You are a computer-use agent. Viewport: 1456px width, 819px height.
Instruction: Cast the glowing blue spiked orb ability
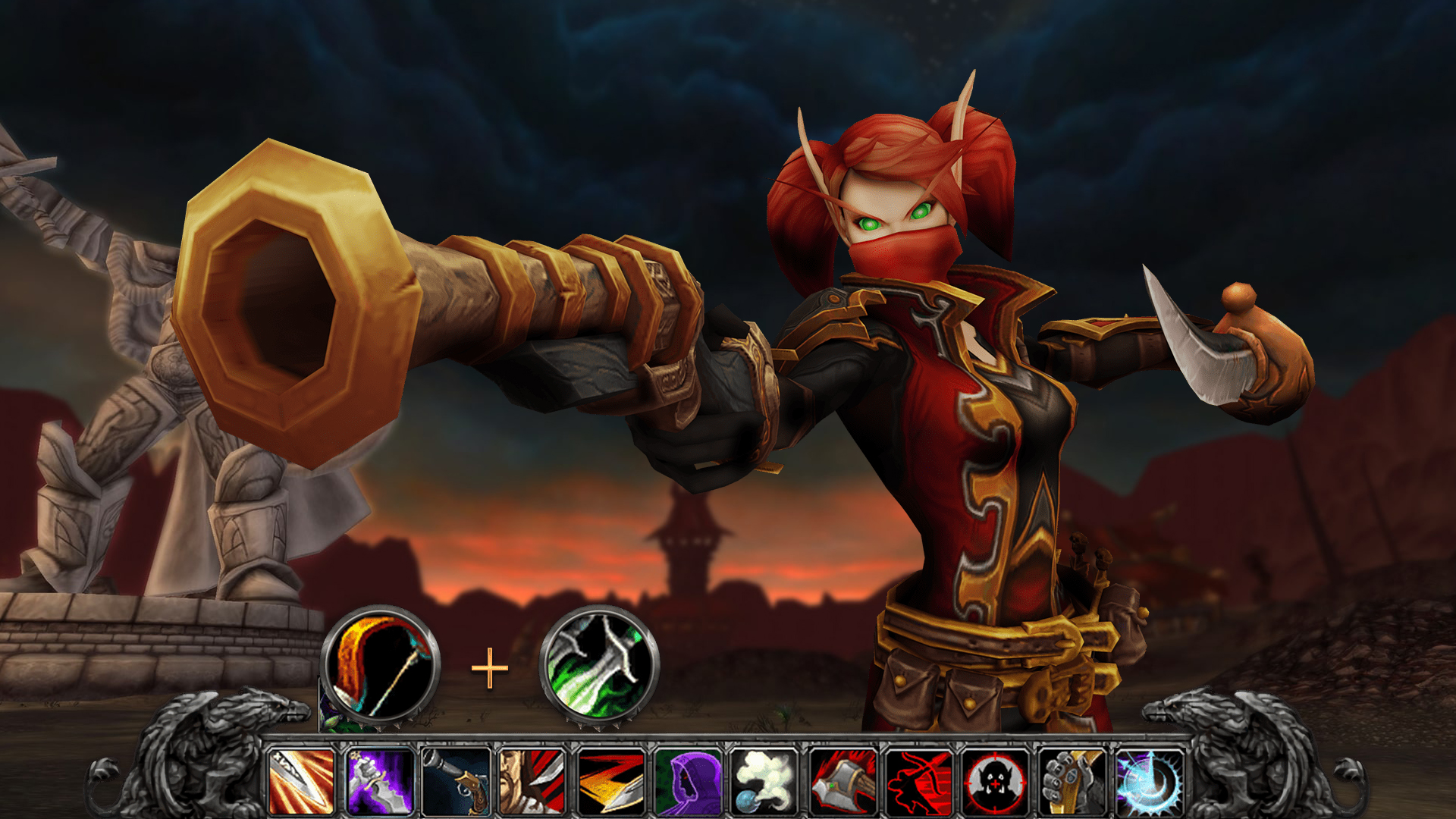(1150, 781)
